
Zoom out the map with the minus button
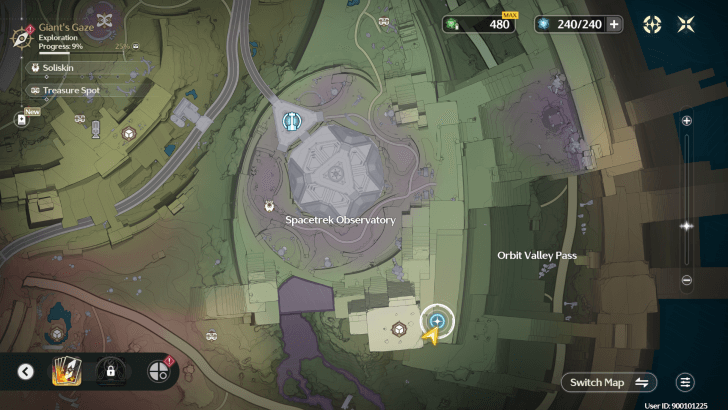[x=687, y=280]
